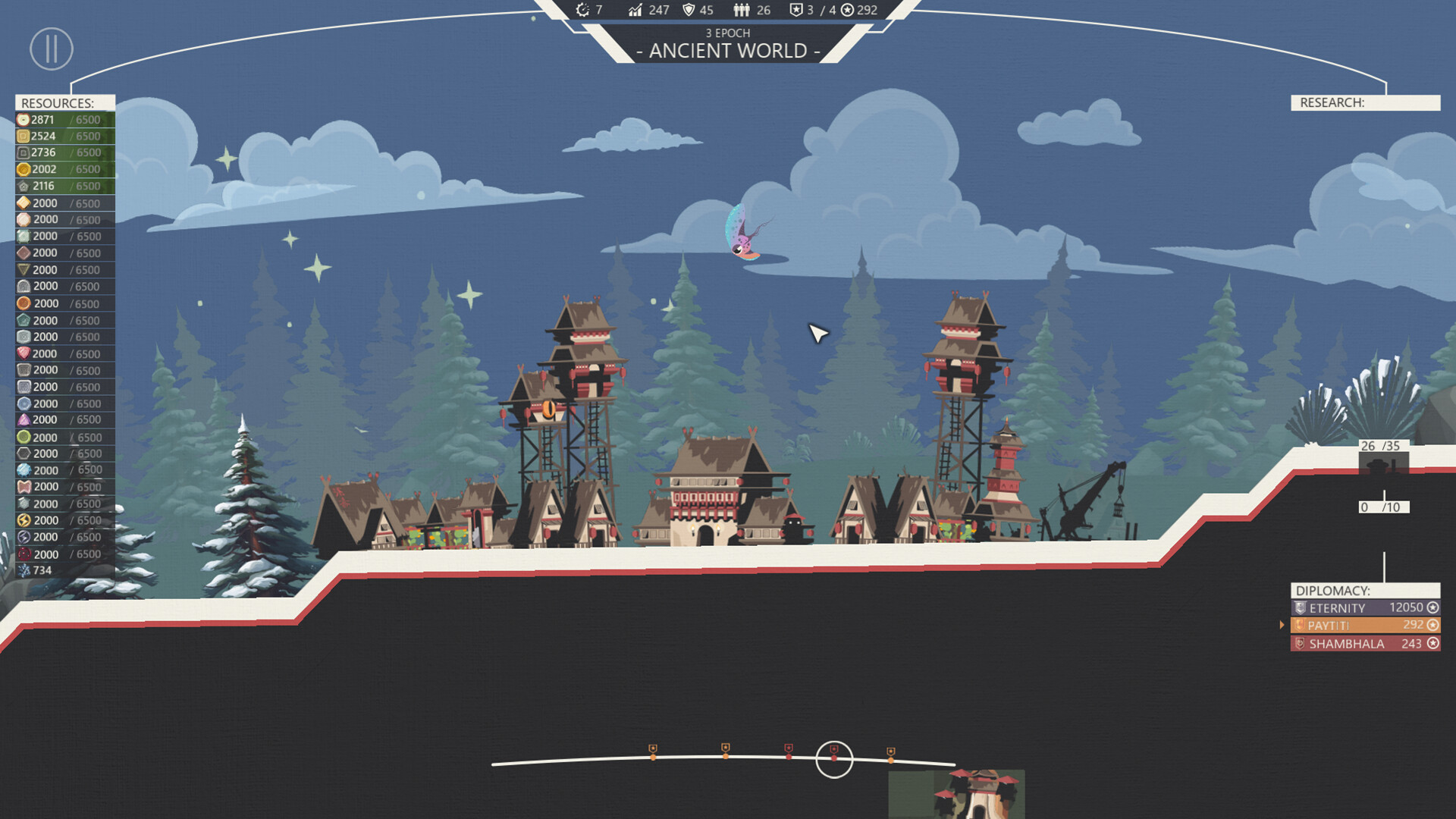
Task: Open the population icon showing 26
Action: tap(741, 10)
